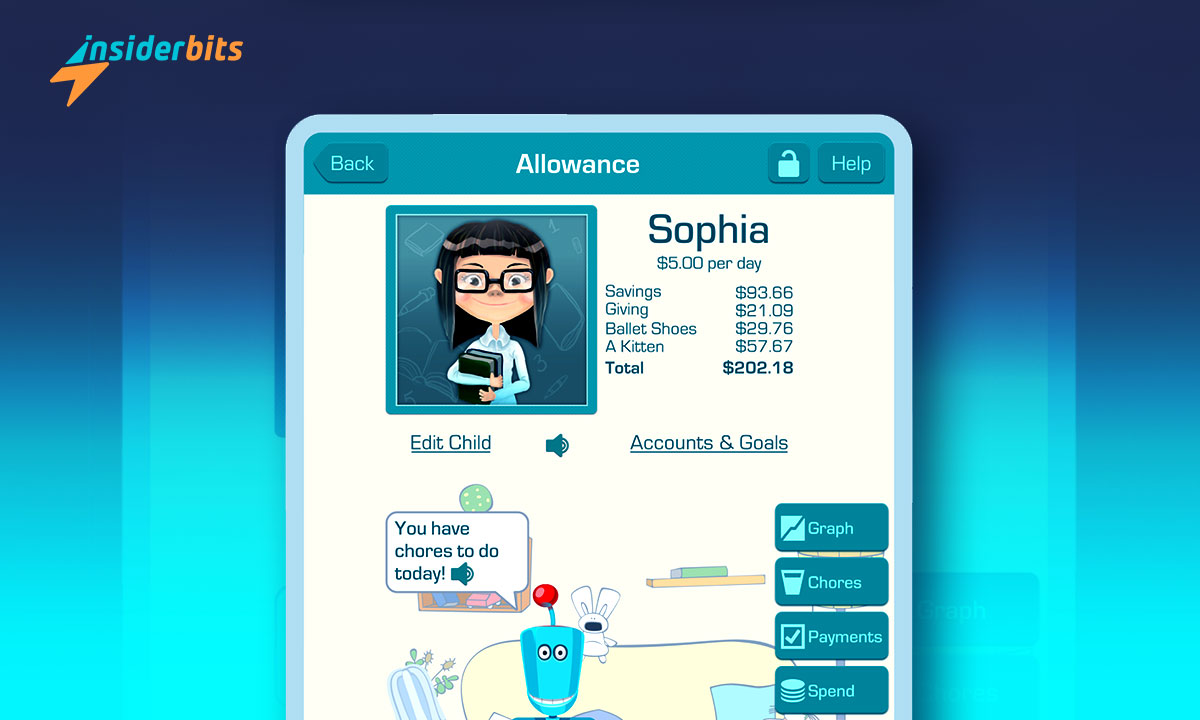Open the Chores list
The width and height of the screenshot is (1200, 720).
pyautogui.click(x=831, y=582)
